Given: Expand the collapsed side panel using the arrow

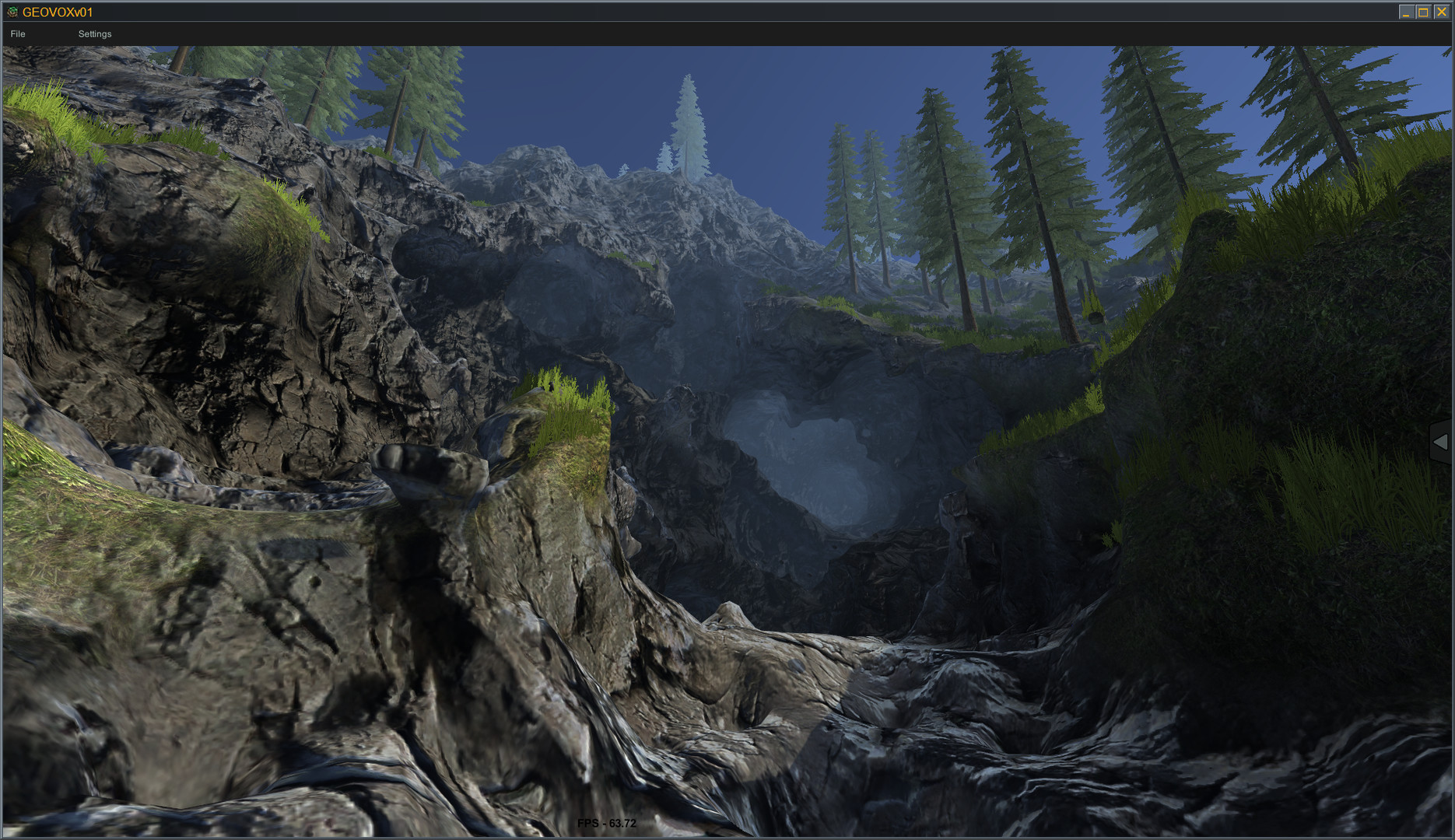Looking at the screenshot, I should tap(1441, 442).
